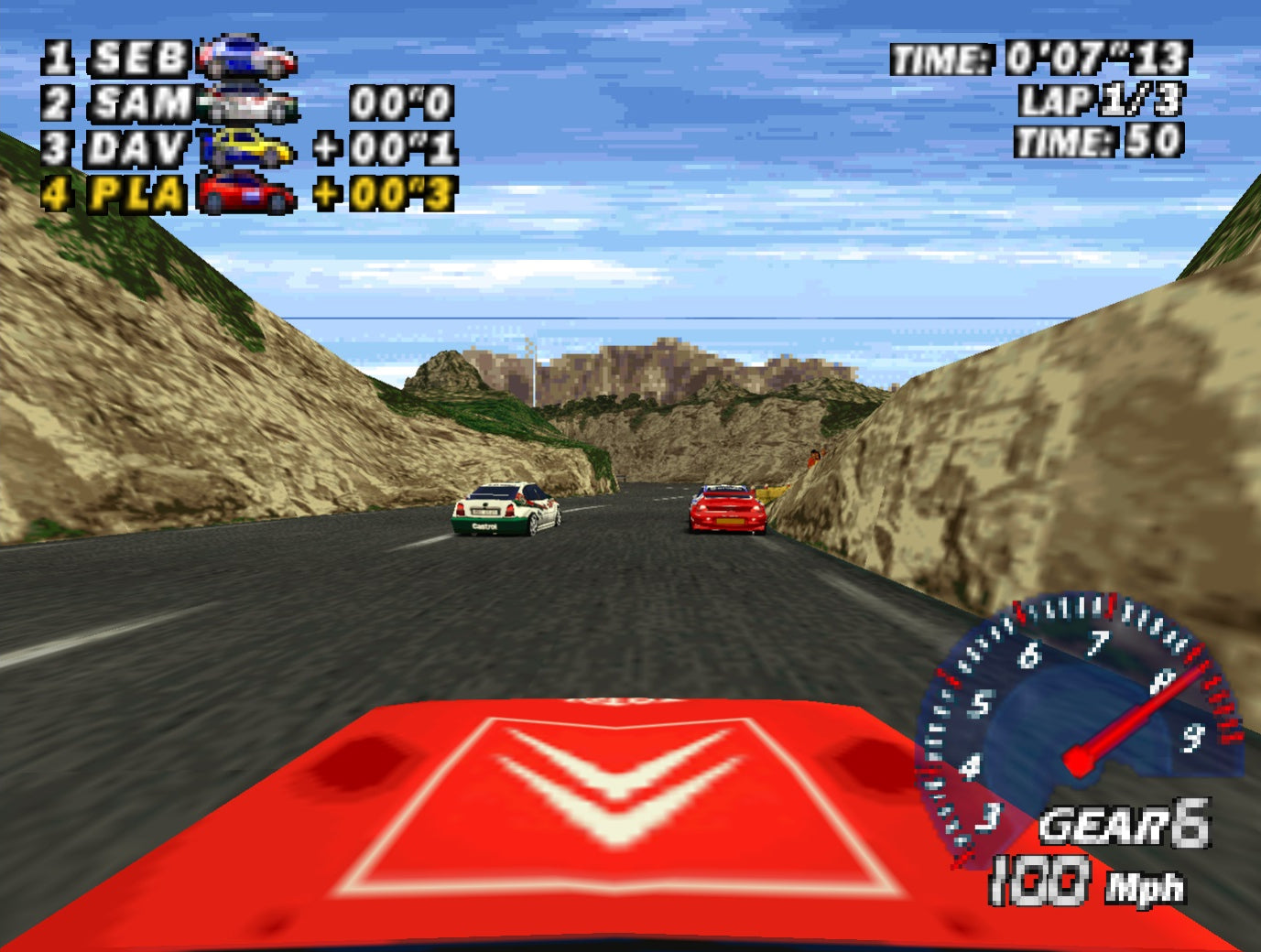The image size is (1261, 952).
Task: Click the highlighted PLA red car icon
Action: tap(245, 193)
